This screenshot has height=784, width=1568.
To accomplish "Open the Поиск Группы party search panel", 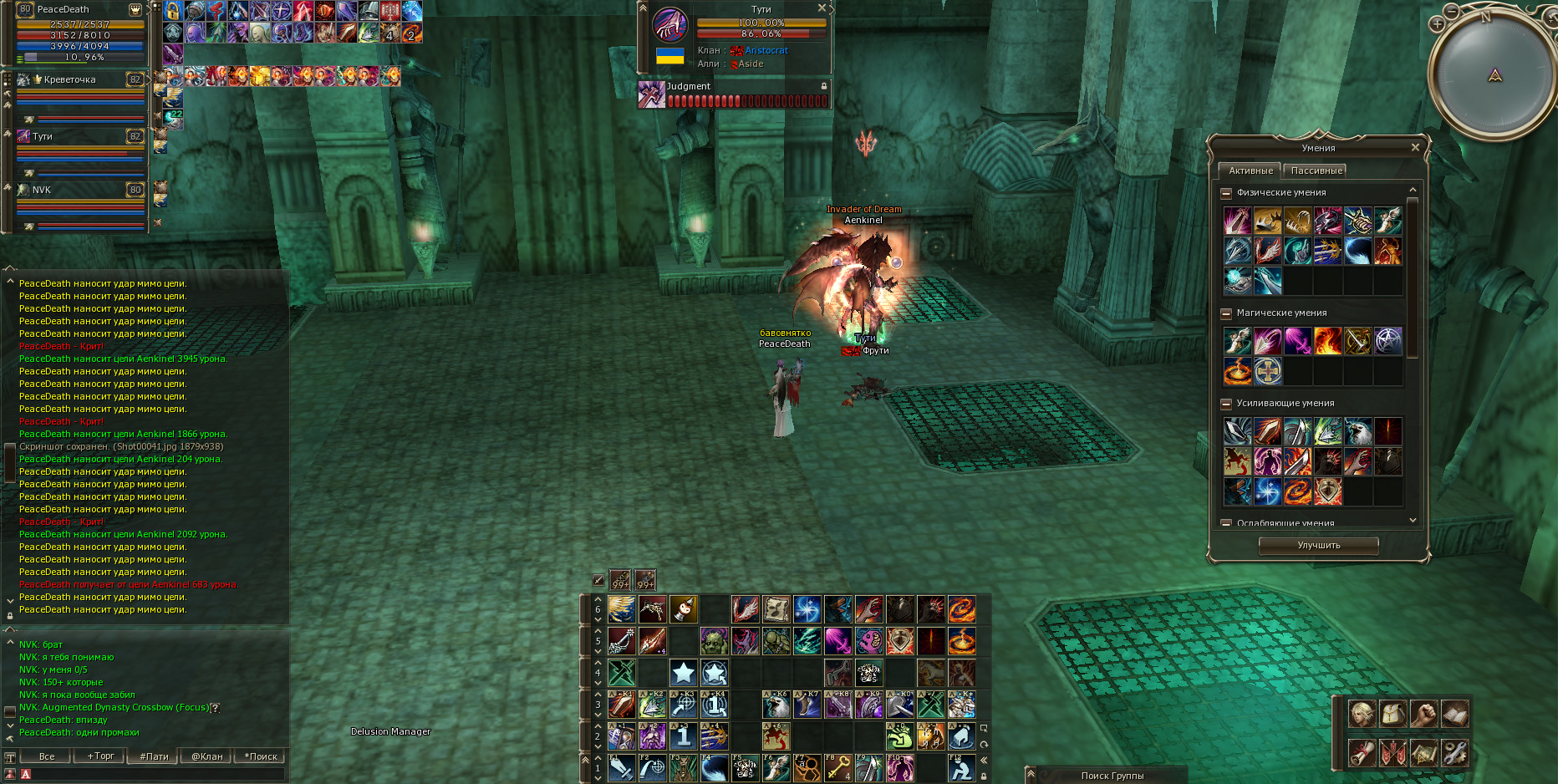I will point(1112,776).
